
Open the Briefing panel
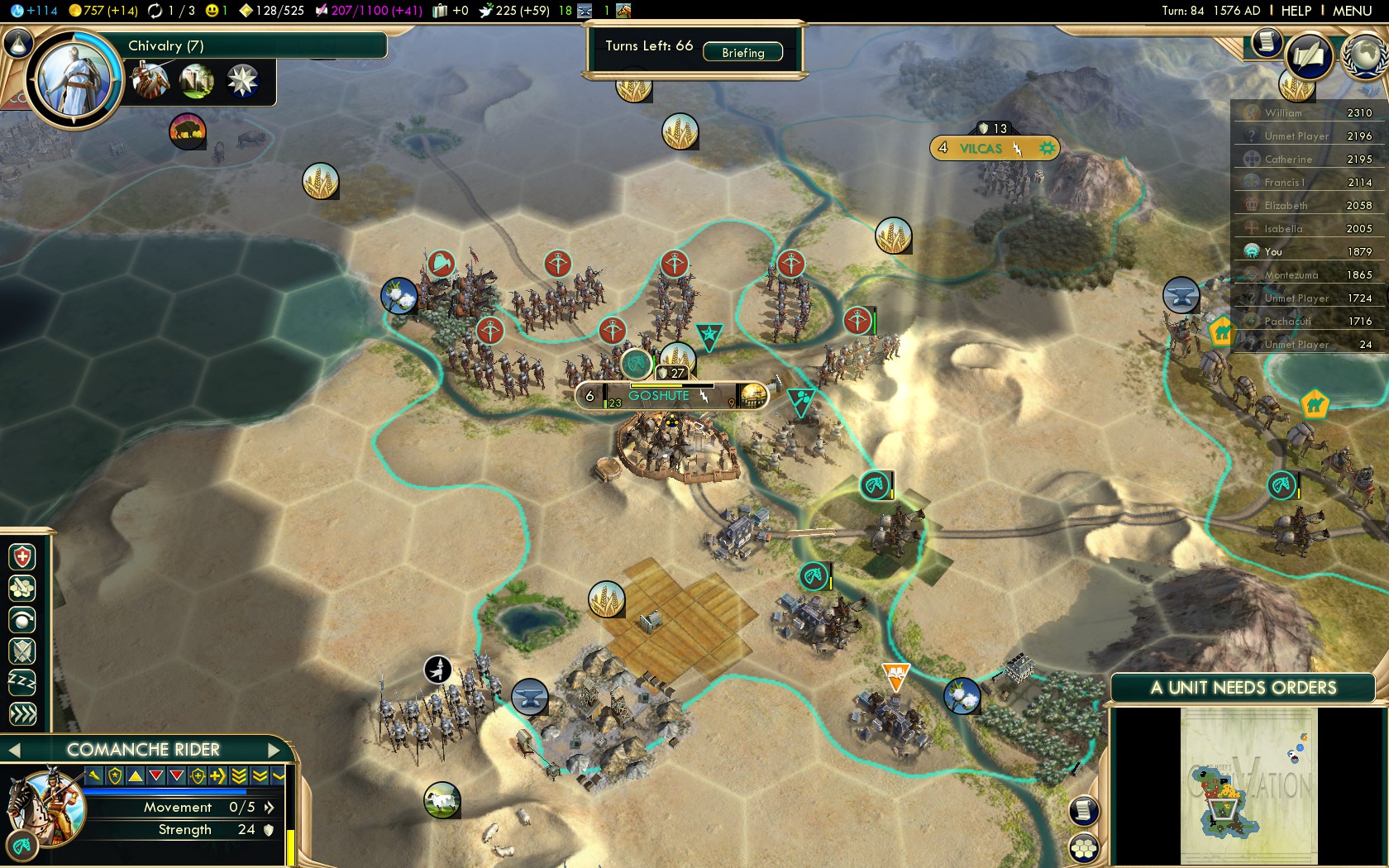[x=742, y=52]
